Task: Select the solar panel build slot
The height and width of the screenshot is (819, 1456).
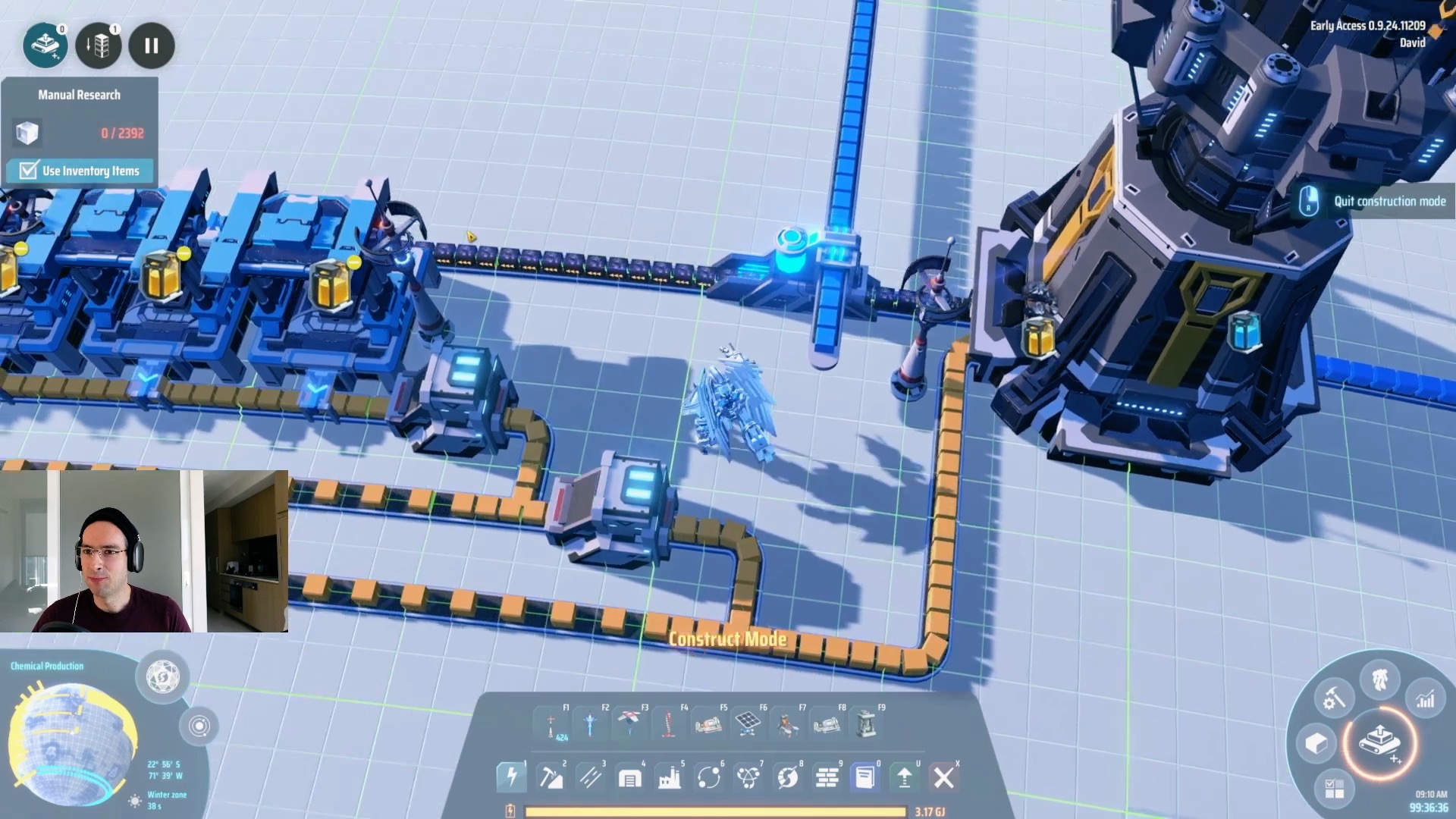Action: (747, 723)
